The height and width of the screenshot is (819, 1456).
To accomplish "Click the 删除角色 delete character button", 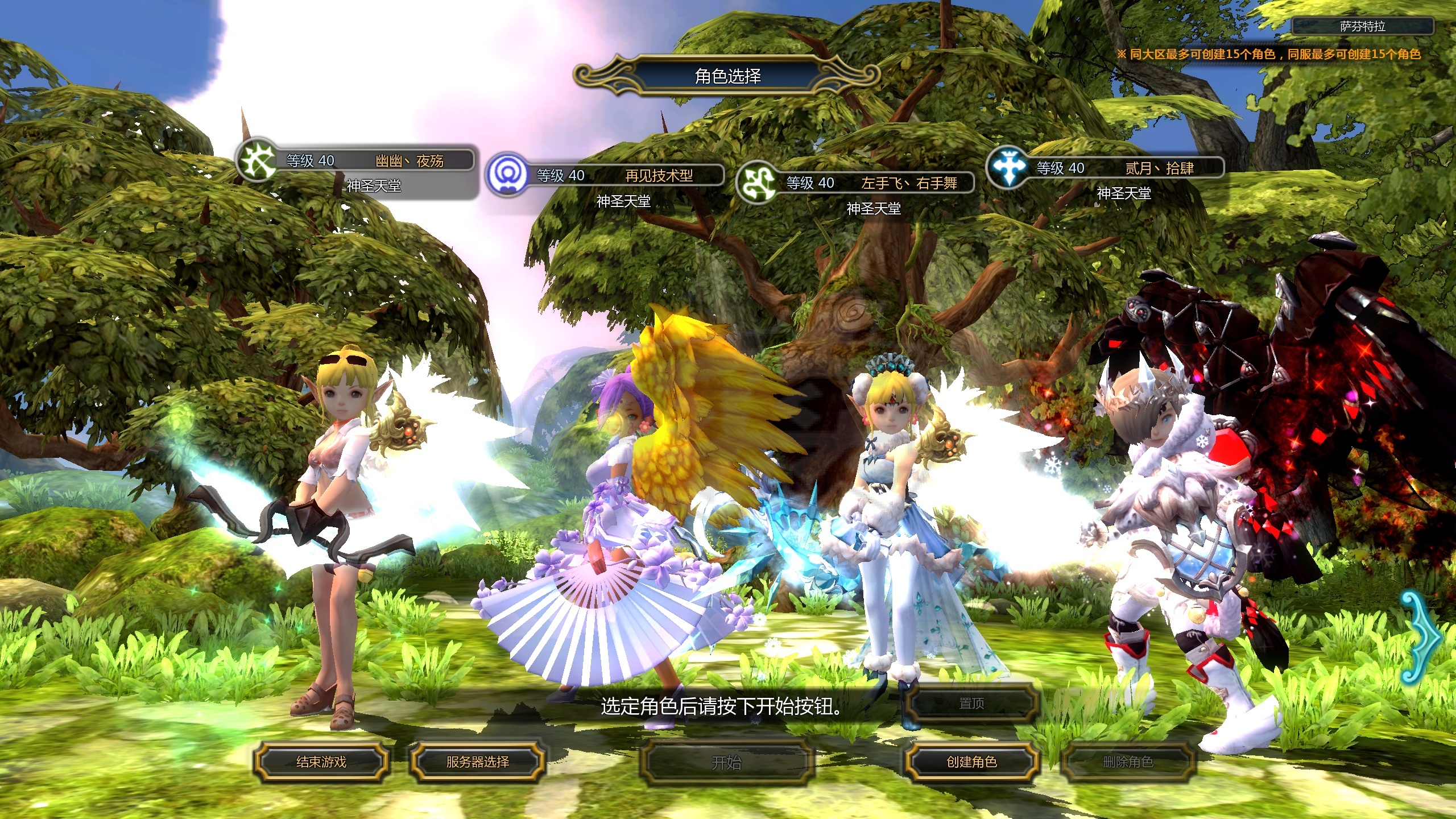I will pos(1128,762).
